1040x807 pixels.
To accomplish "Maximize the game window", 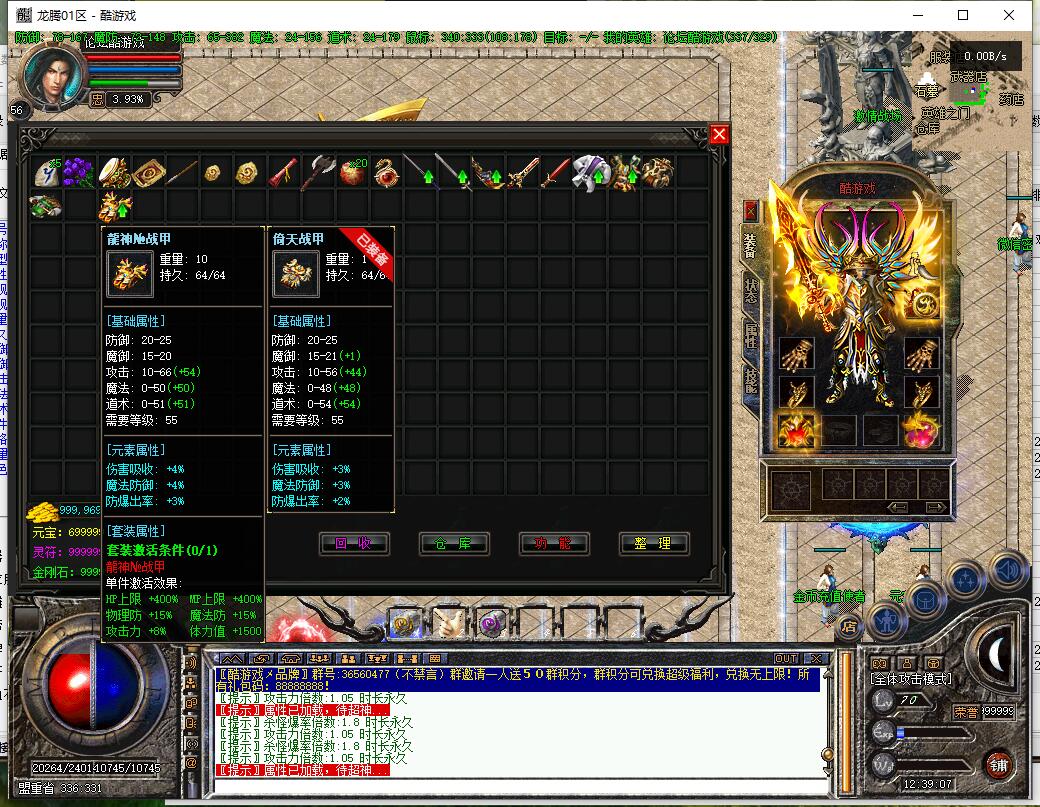I will tap(963, 15).
